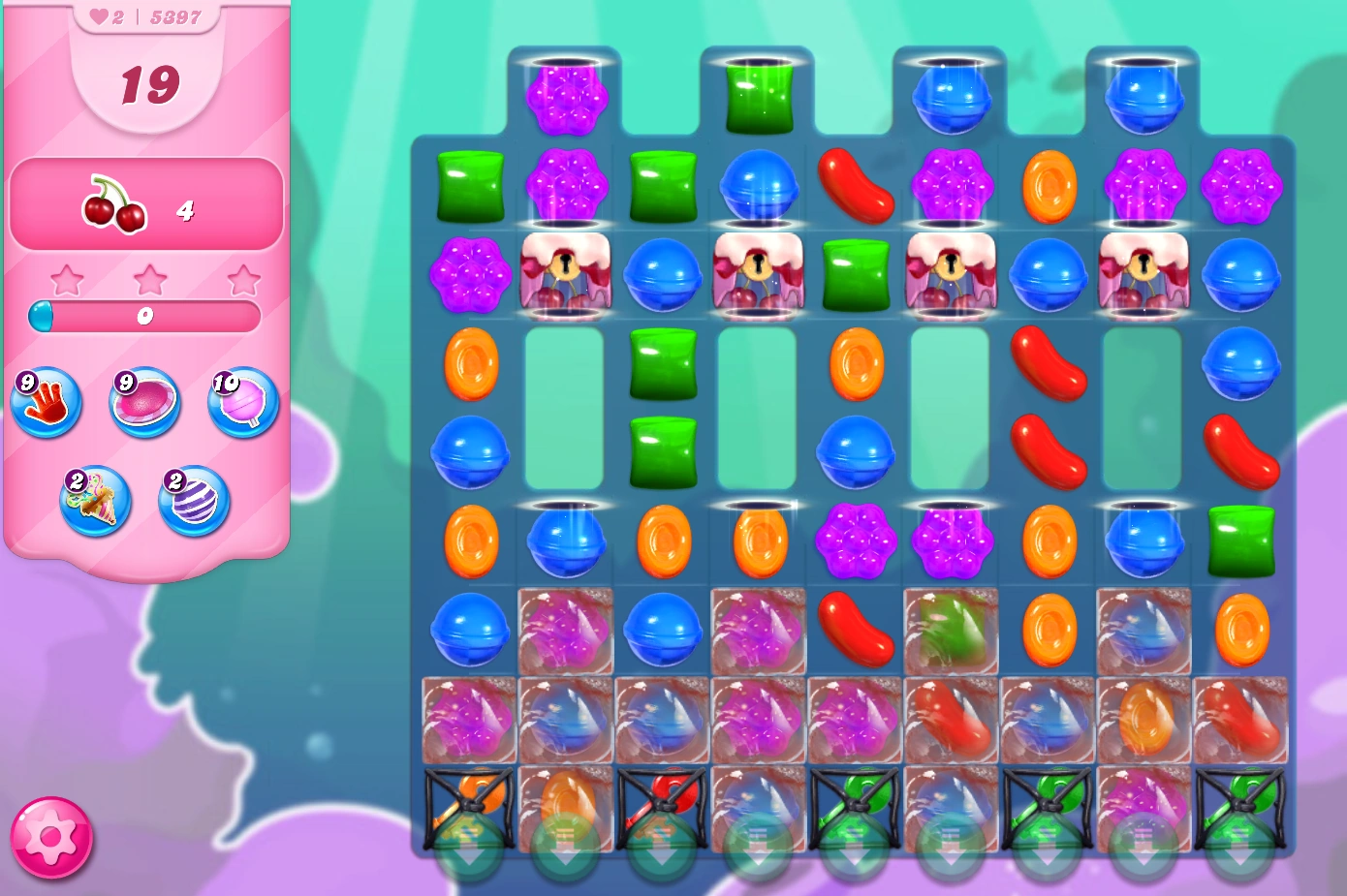Click the score progress bar showing 0
Screen dimensions: 1347x896
[145, 314]
